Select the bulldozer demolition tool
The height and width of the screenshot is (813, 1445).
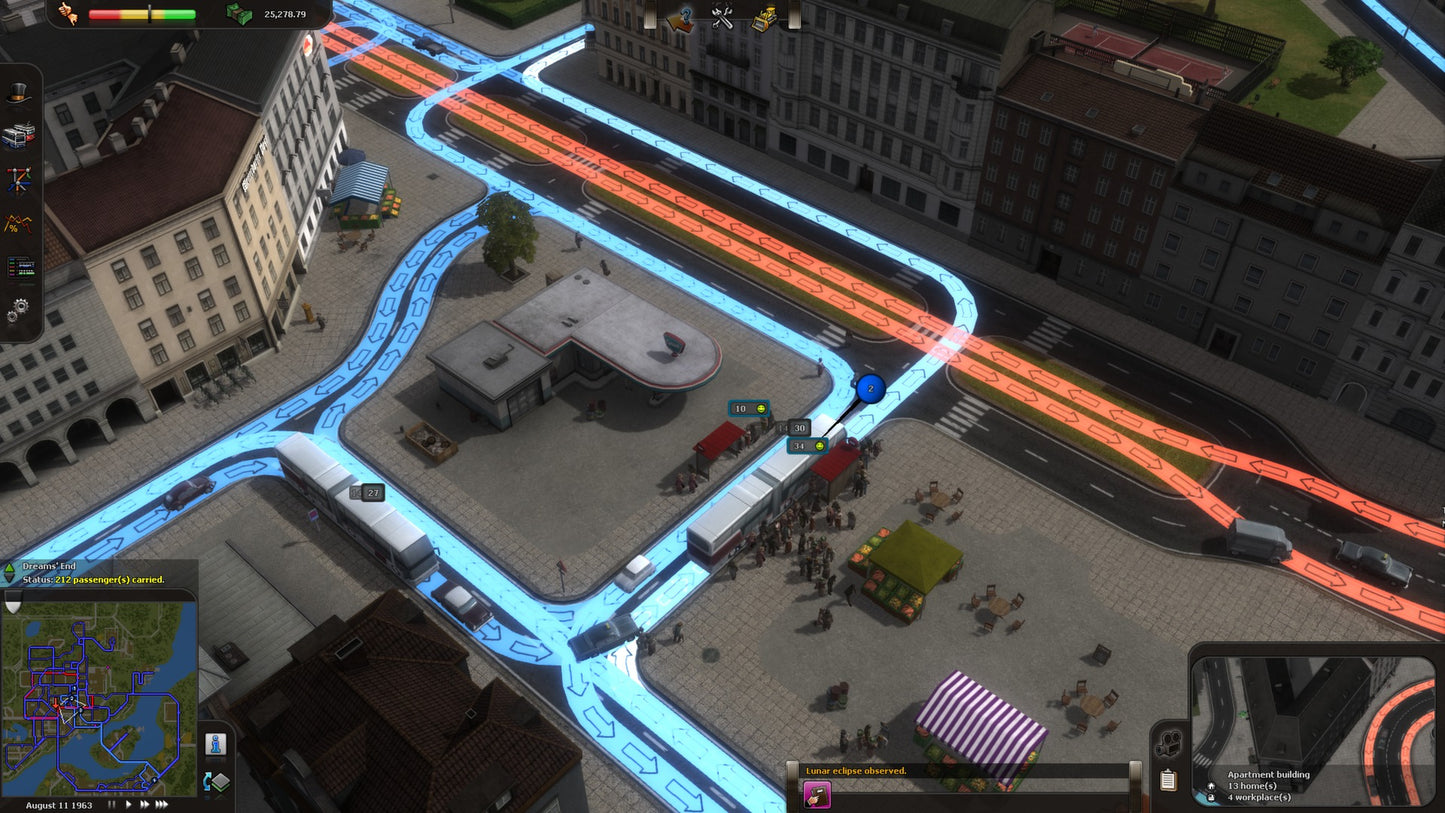(767, 17)
